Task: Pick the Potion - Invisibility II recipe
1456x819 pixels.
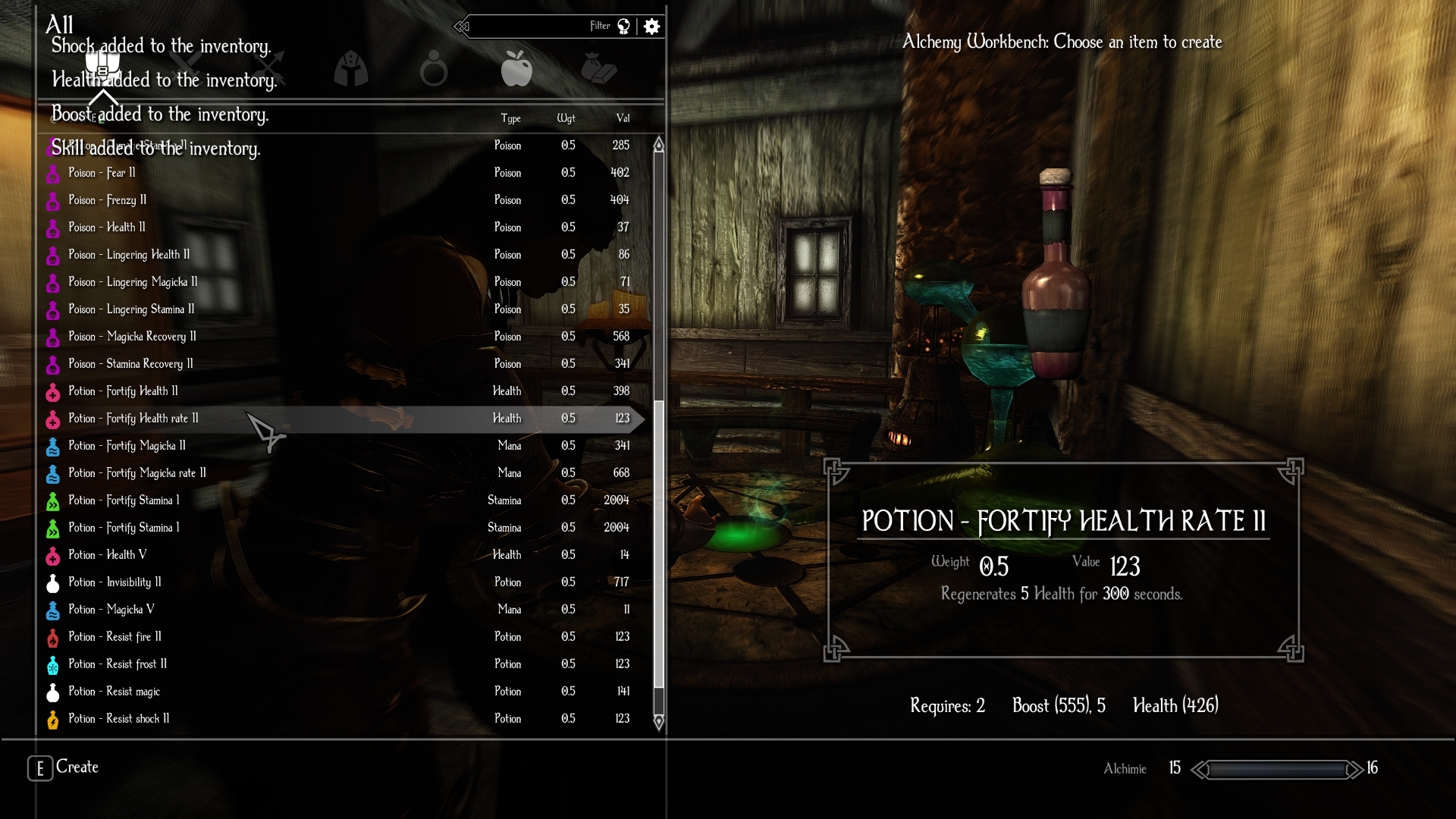Action: [115, 582]
